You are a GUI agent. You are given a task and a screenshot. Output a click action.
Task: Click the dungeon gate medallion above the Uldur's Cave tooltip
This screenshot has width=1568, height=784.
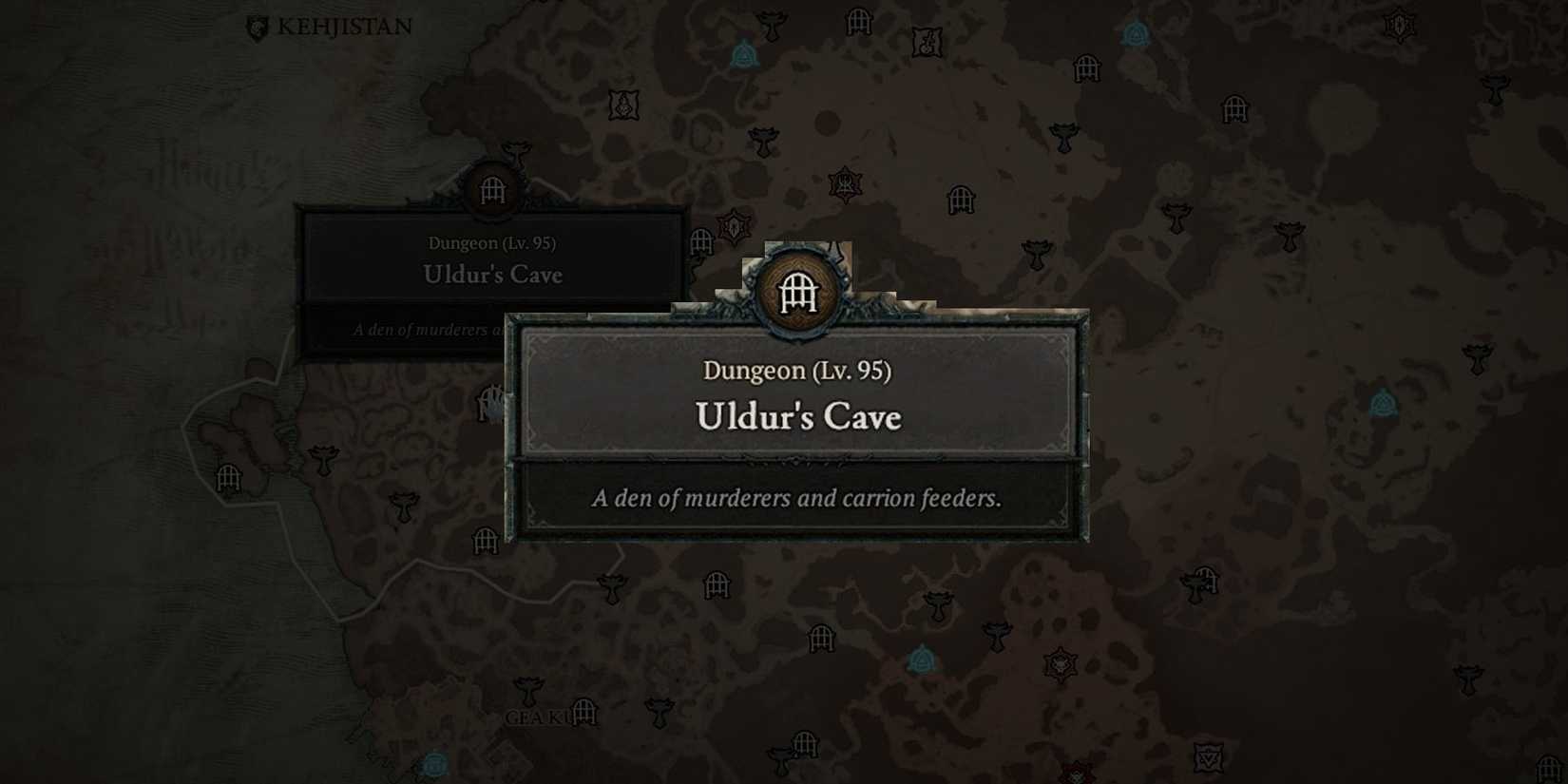pos(800,295)
